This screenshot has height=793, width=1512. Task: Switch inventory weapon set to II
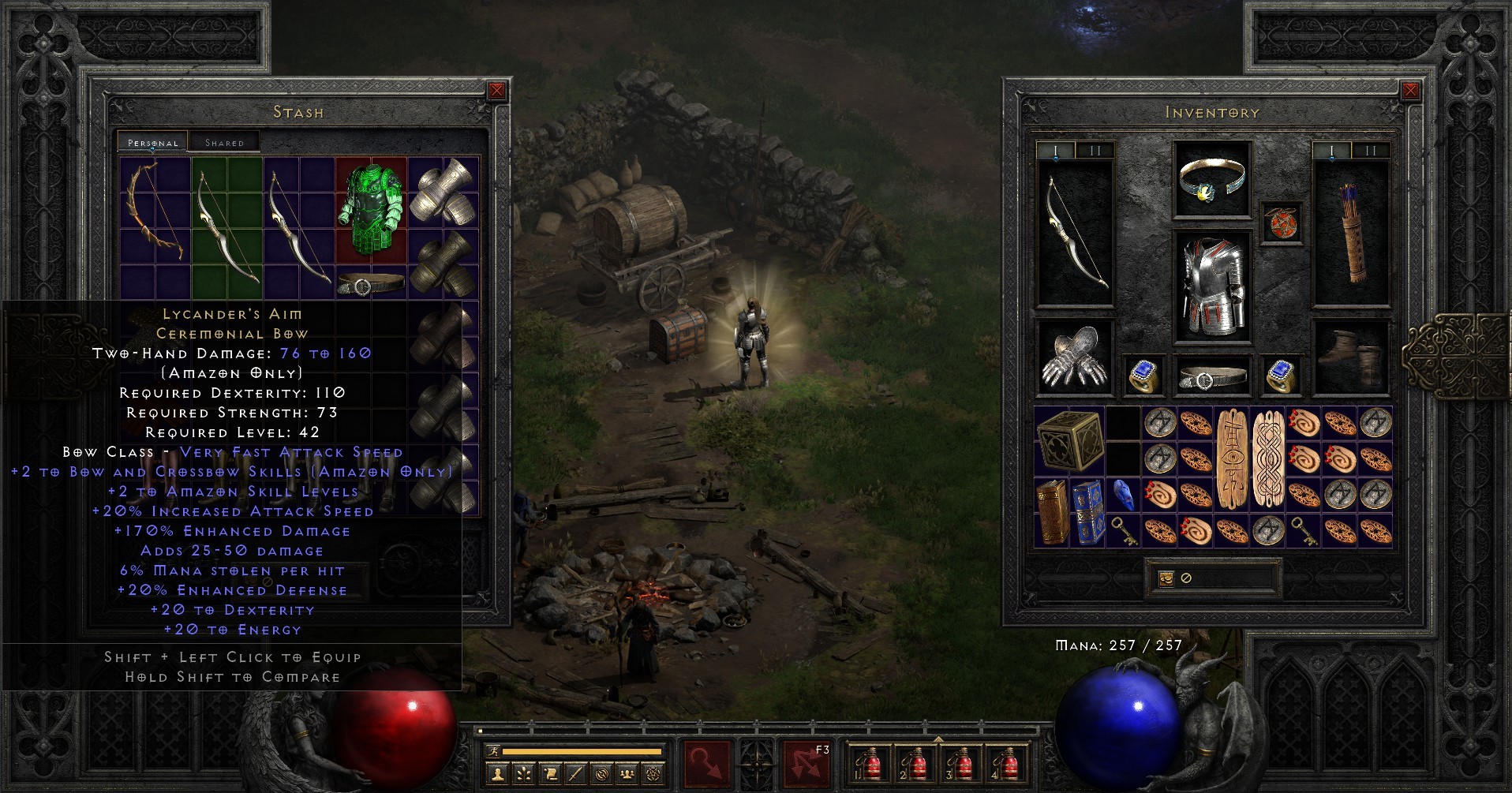pos(1095,148)
